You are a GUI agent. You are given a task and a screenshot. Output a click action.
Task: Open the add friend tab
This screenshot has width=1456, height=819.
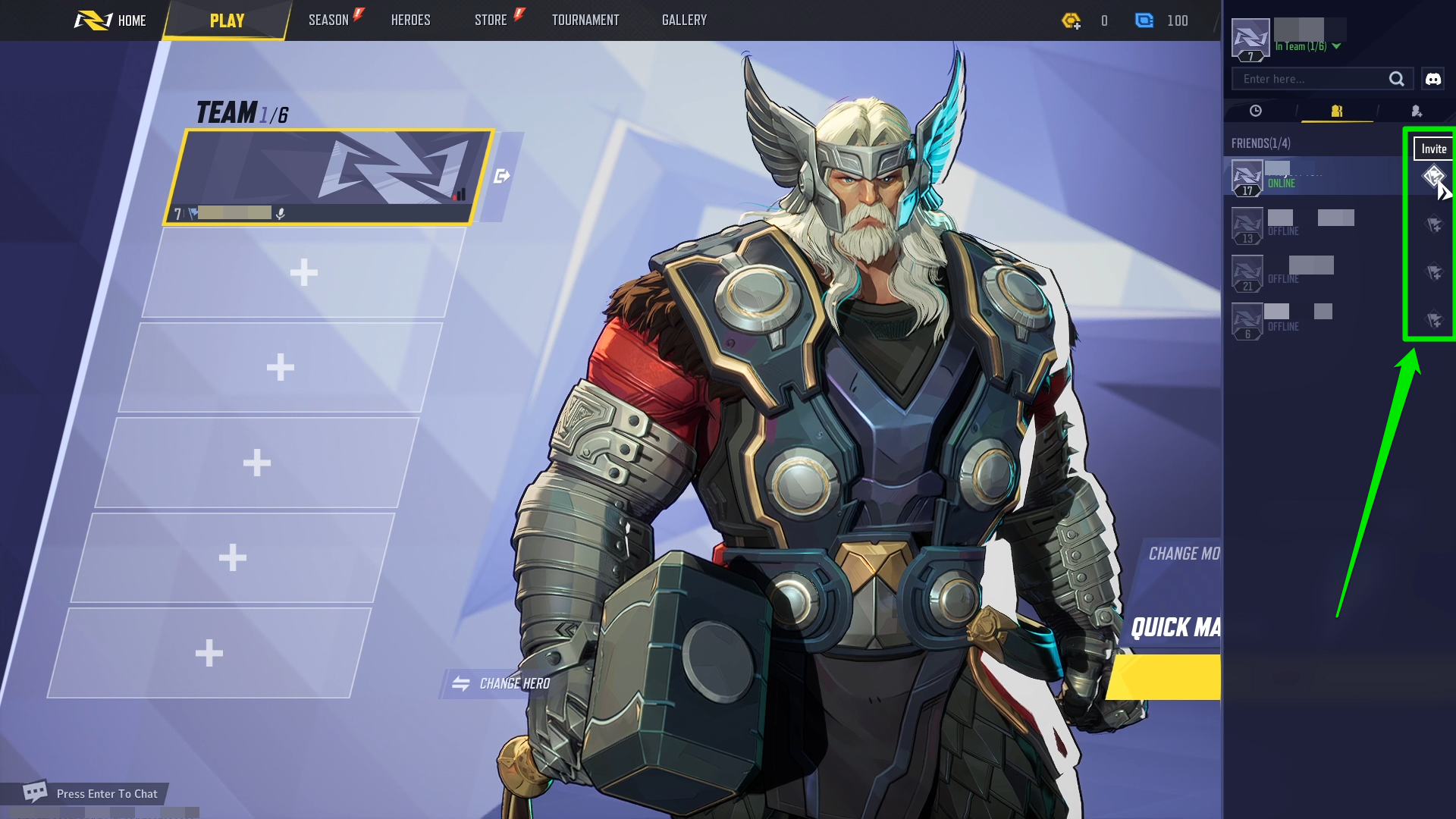pos(1416,111)
